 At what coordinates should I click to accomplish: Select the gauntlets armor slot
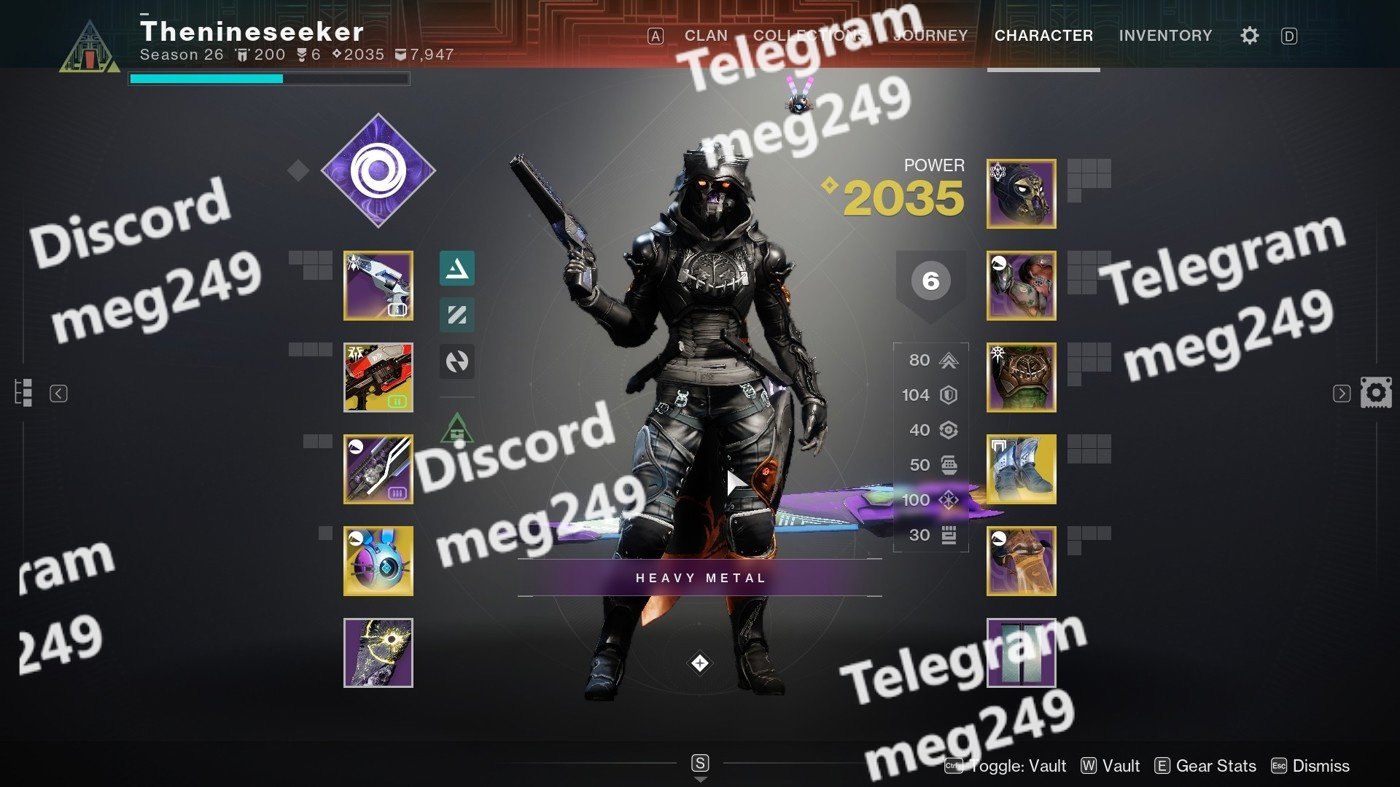(1021, 286)
